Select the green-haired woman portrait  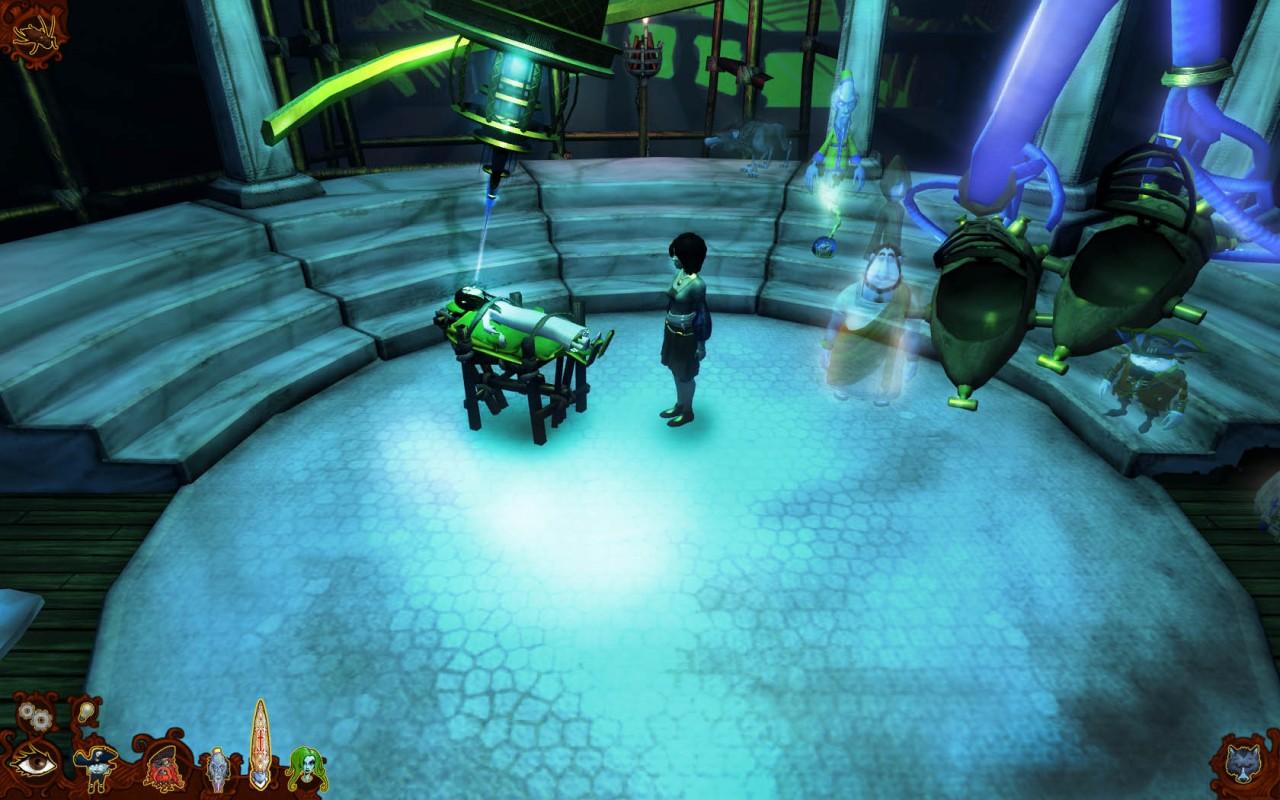[x=305, y=768]
